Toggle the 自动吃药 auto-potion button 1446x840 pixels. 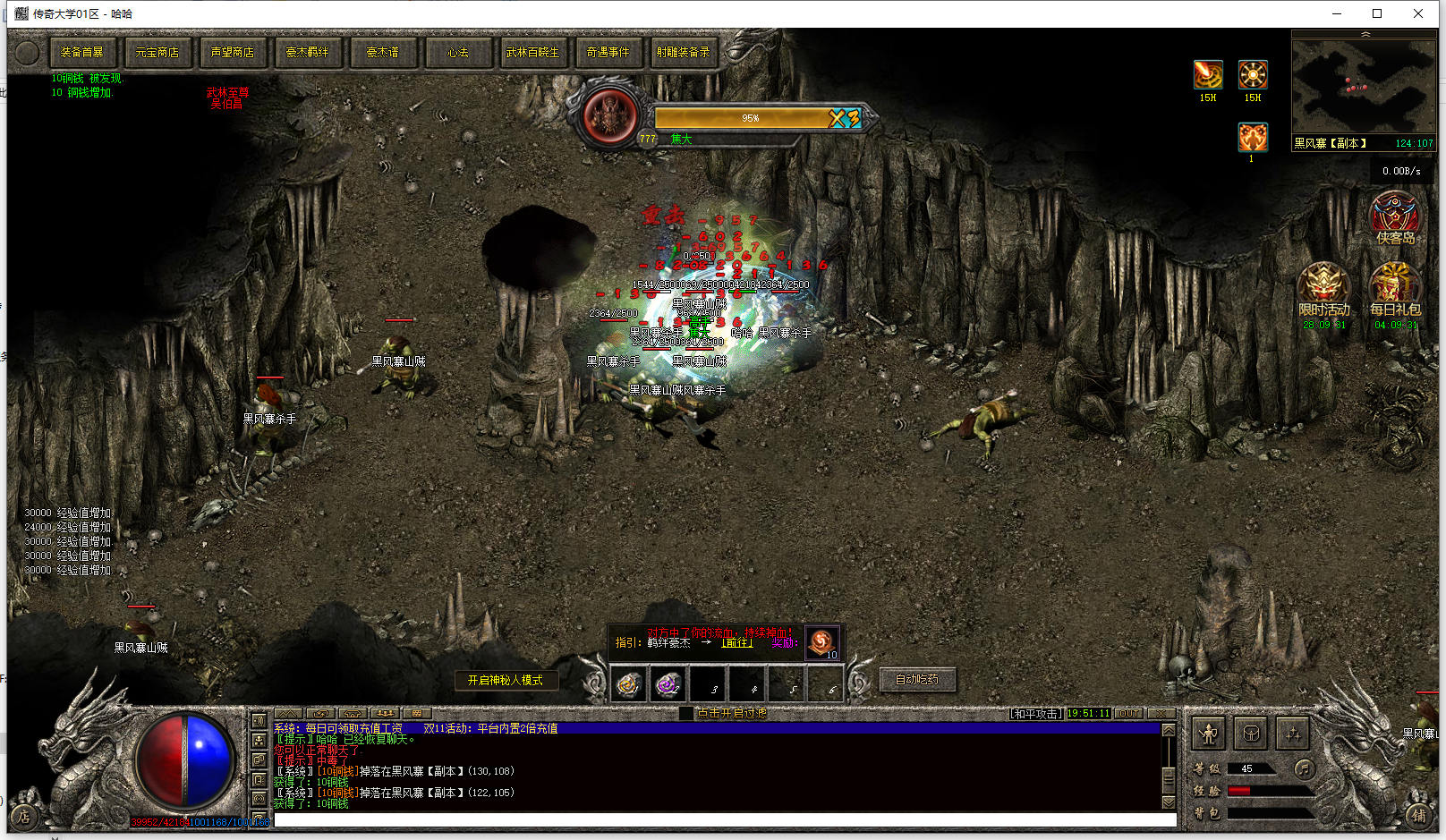[917, 680]
